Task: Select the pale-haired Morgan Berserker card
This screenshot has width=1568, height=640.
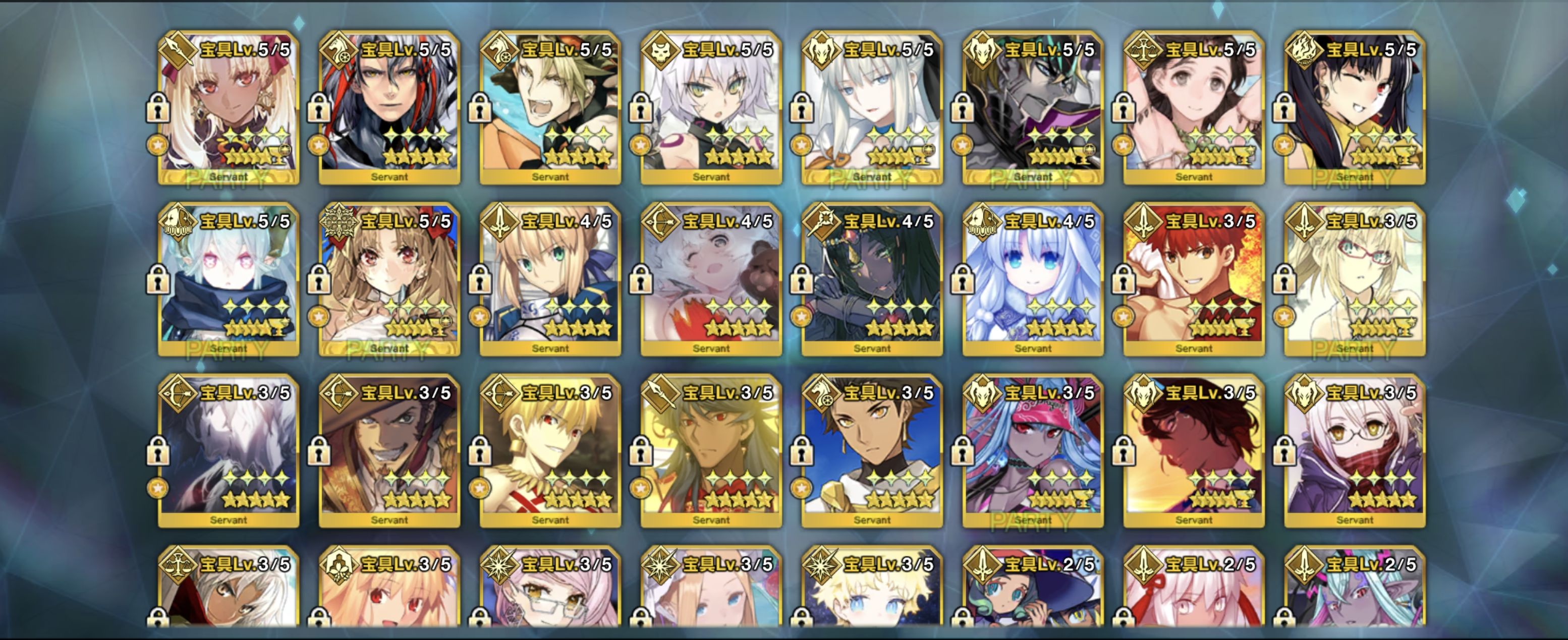Action: [872, 108]
